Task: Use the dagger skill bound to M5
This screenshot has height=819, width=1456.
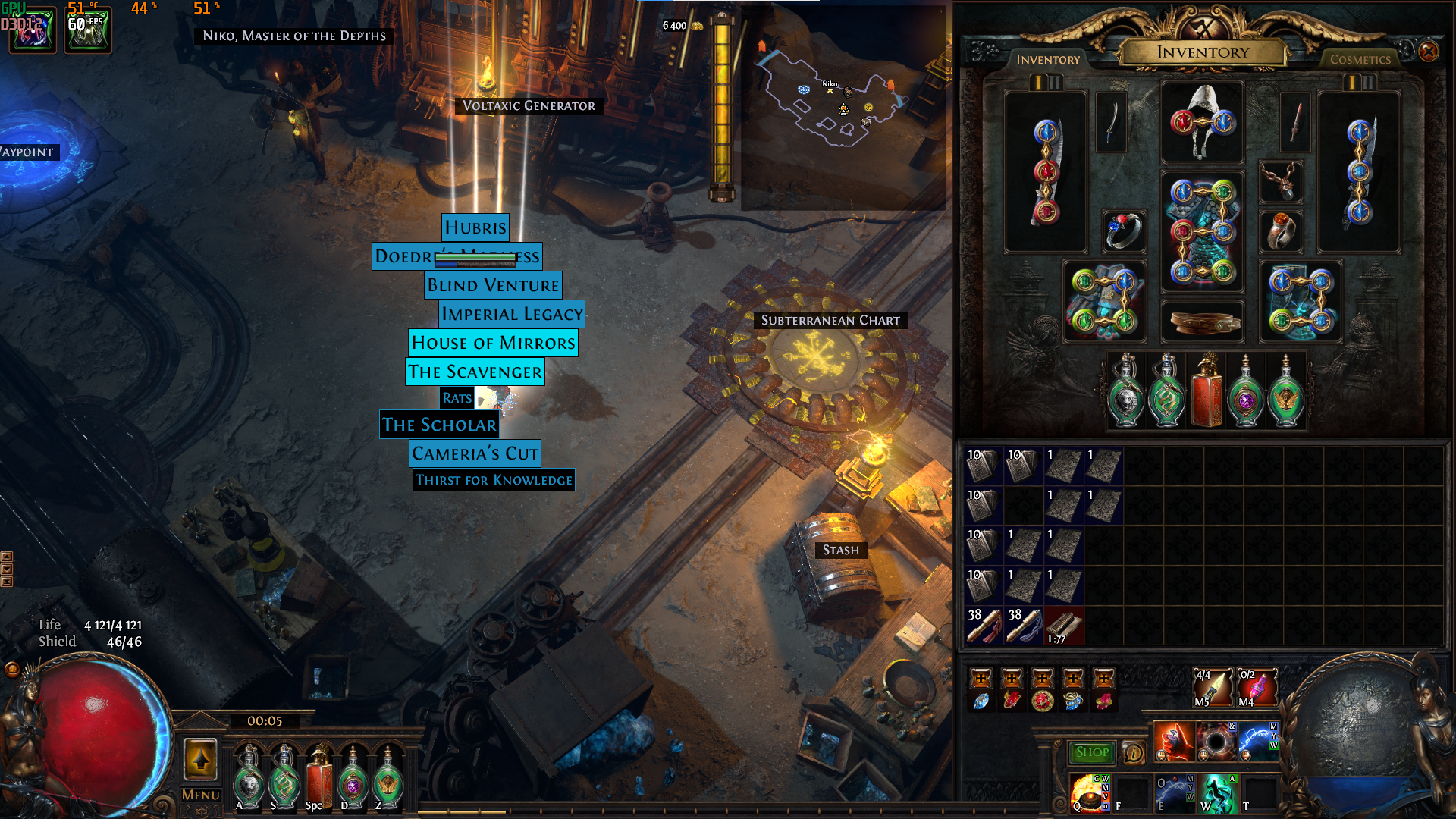Action: click(x=1212, y=687)
